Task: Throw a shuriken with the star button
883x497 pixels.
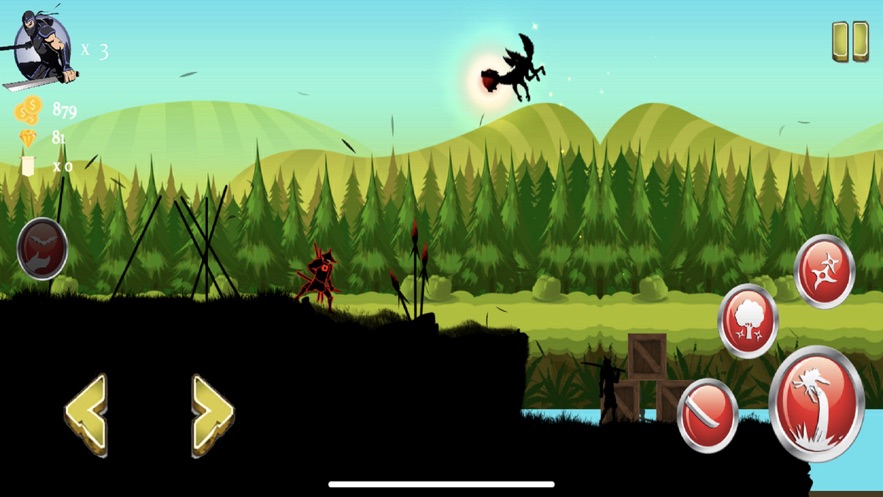Action: (x=824, y=271)
